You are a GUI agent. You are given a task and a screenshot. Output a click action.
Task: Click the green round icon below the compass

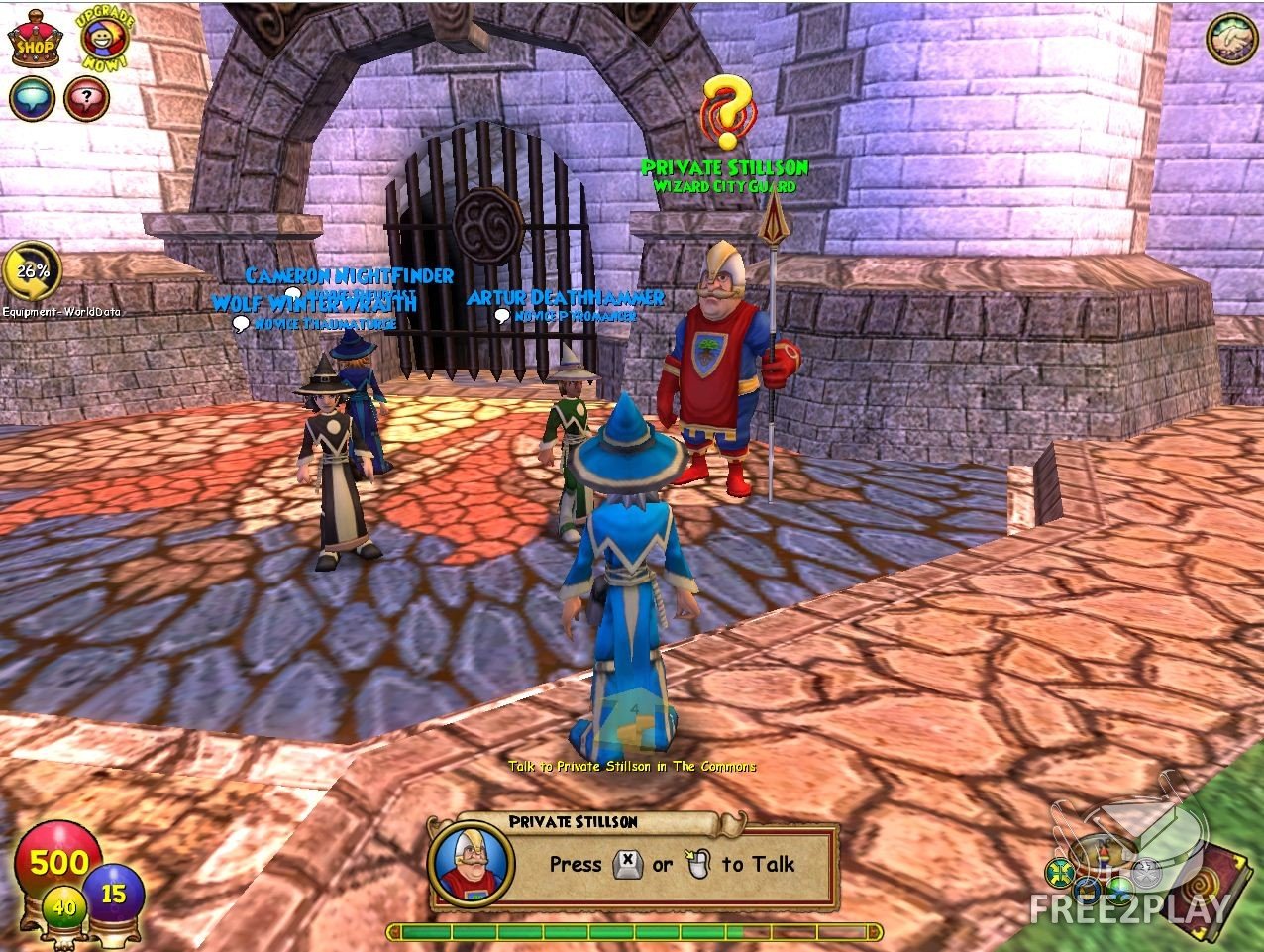(x=1120, y=891)
